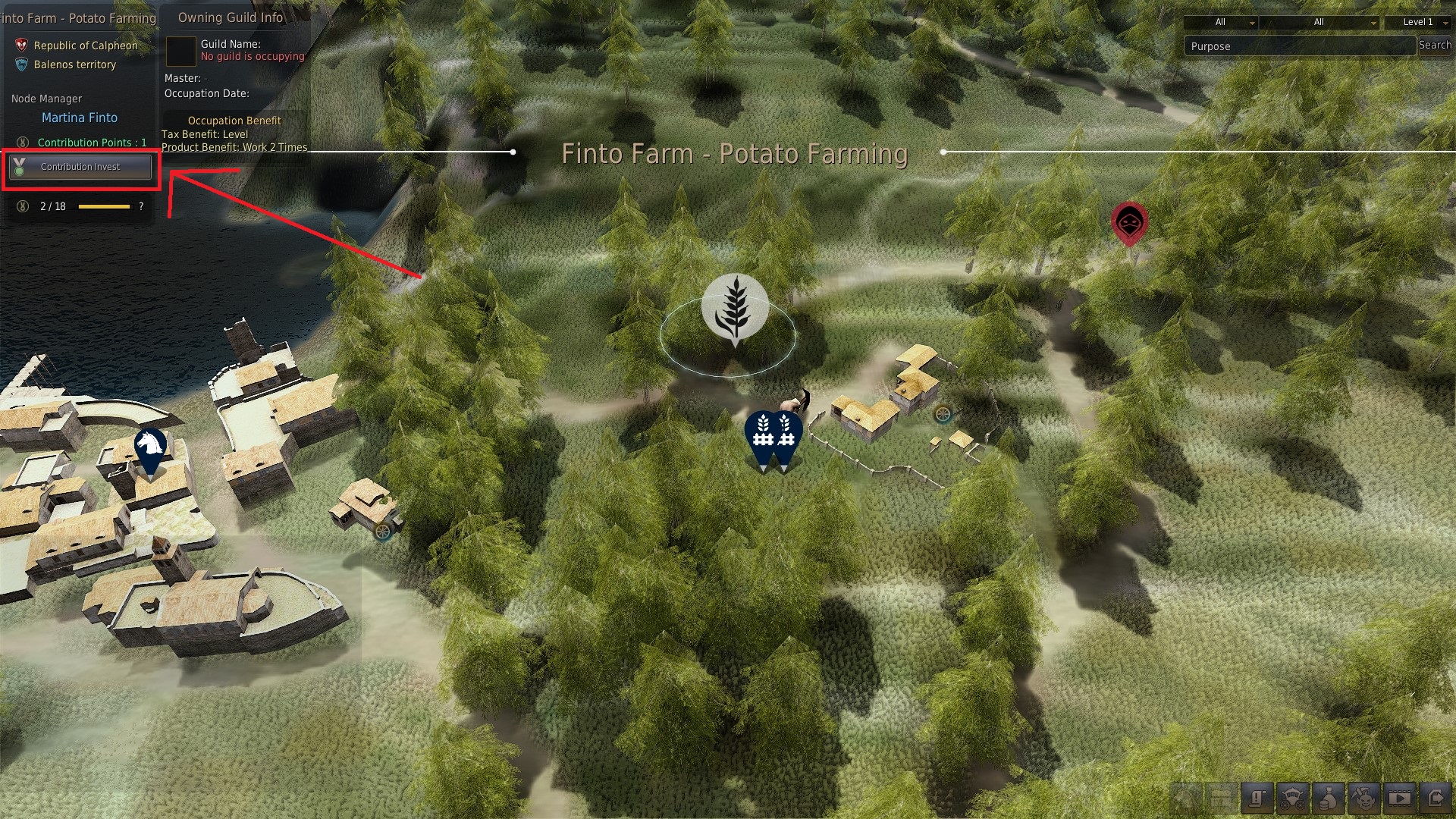
Task: Click the red masked-face map marker
Action: (x=1129, y=222)
